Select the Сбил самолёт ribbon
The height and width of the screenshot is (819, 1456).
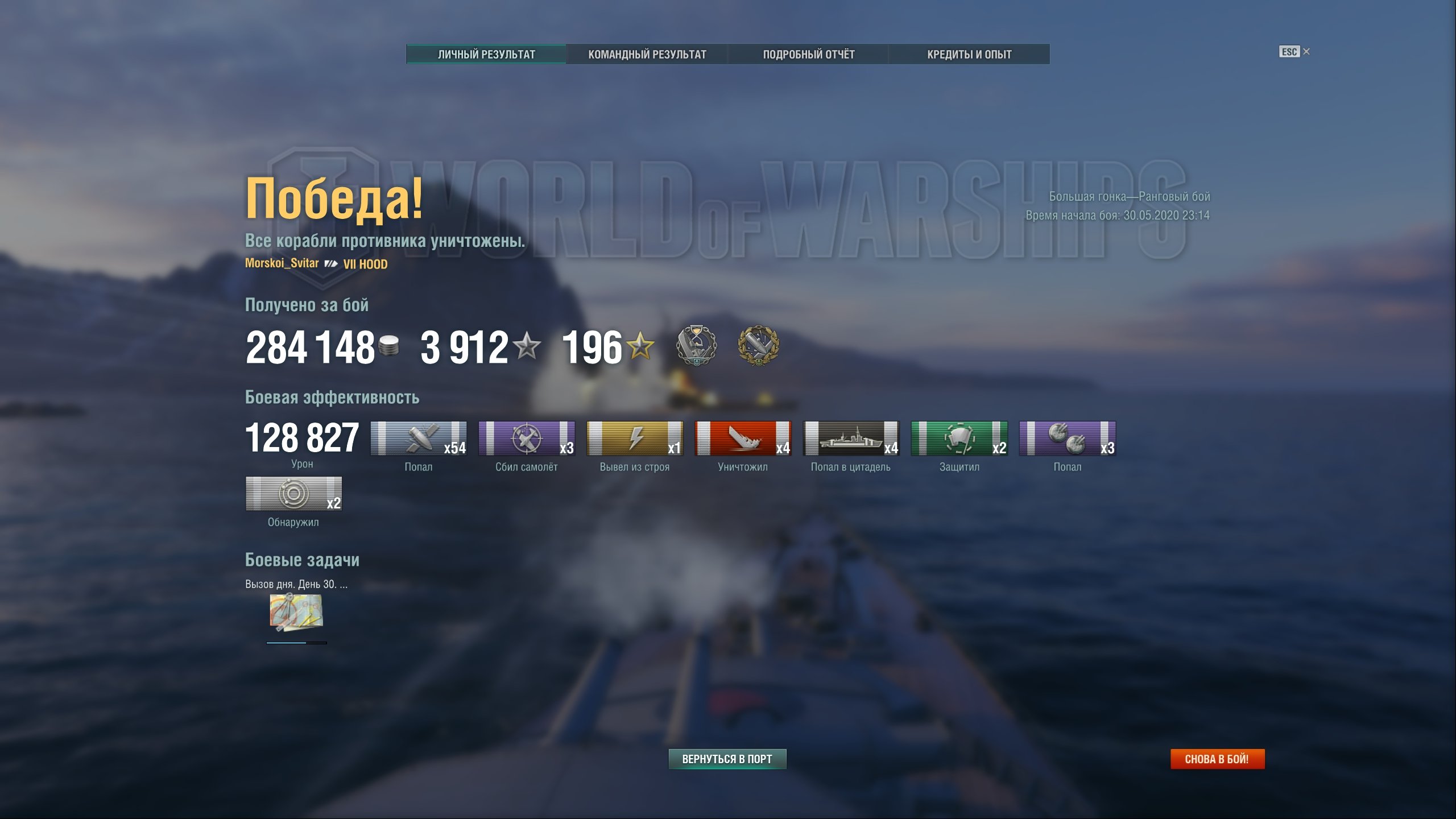527,439
